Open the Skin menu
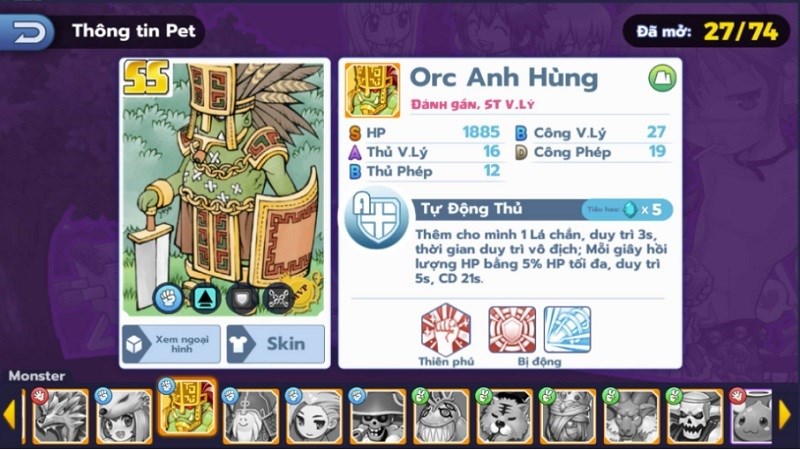Viewport: 800px width, 450px height. (275, 343)
